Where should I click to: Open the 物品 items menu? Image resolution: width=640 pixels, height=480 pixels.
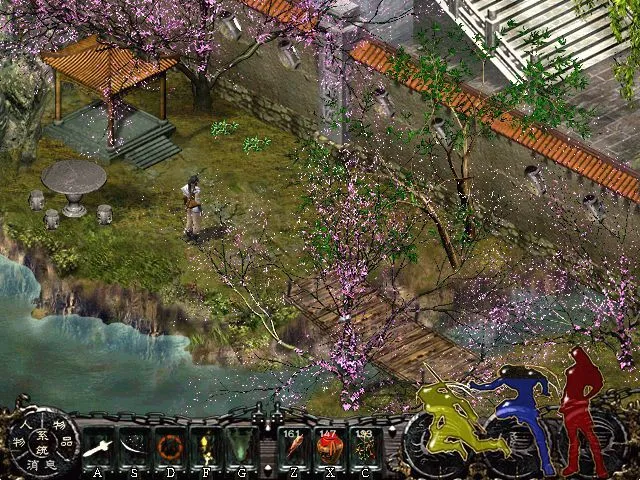point(62,432)
